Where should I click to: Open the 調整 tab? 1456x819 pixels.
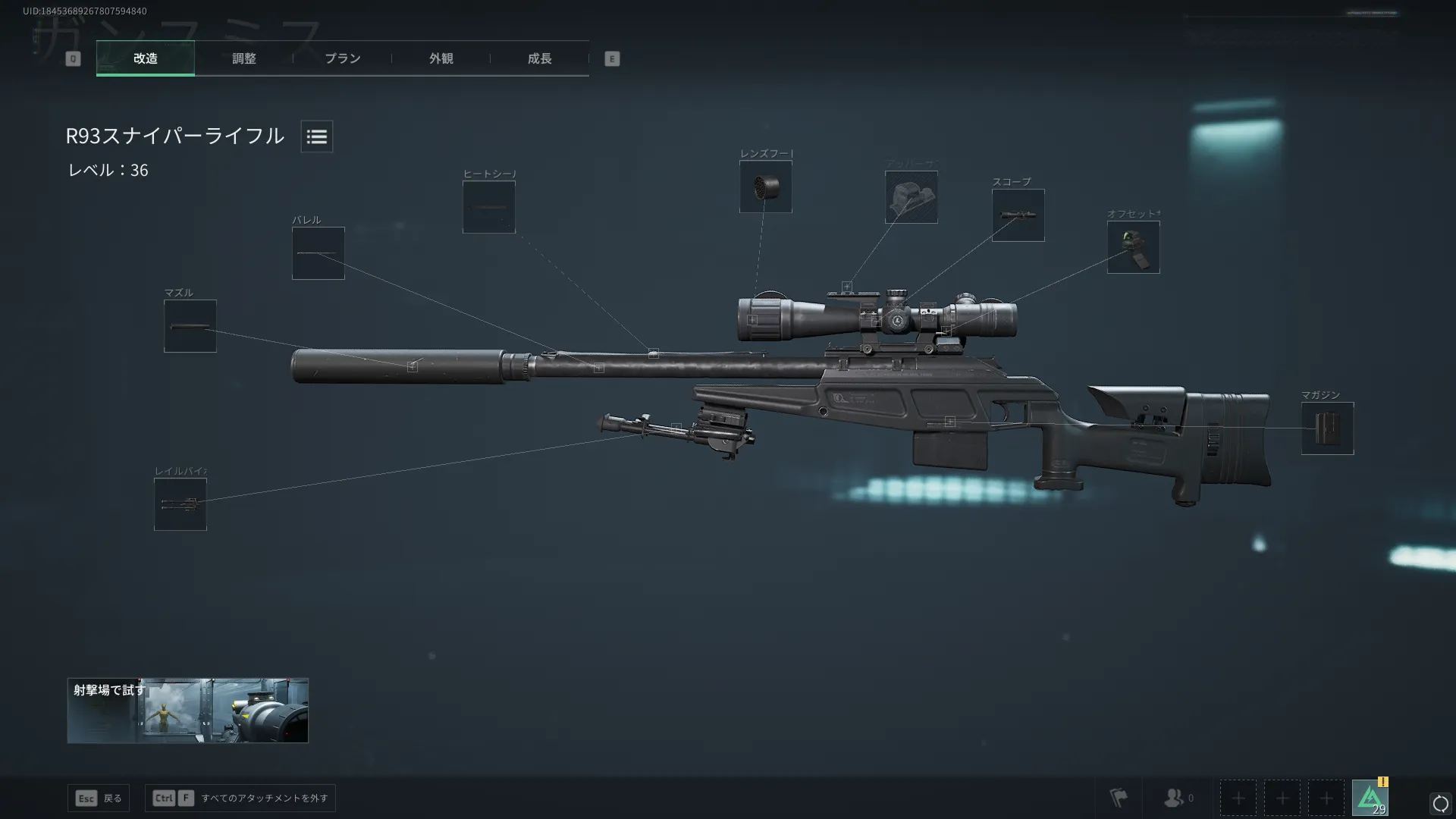coord(243,58)
